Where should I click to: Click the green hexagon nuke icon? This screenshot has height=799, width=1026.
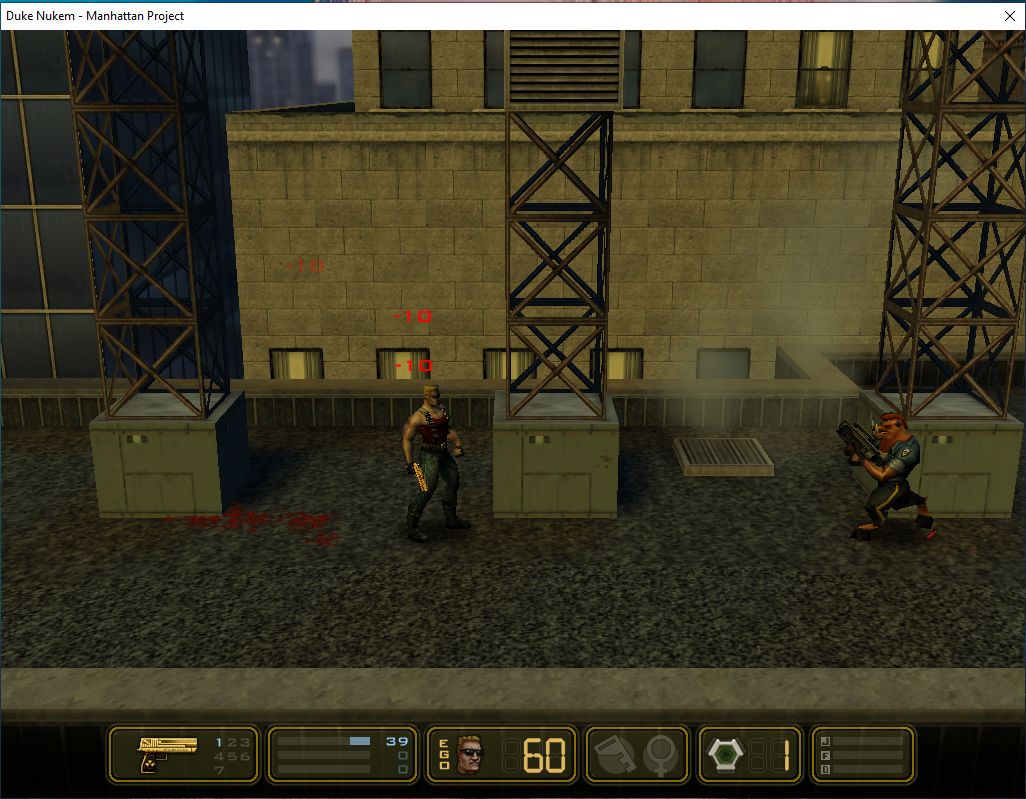pos(725,754)
